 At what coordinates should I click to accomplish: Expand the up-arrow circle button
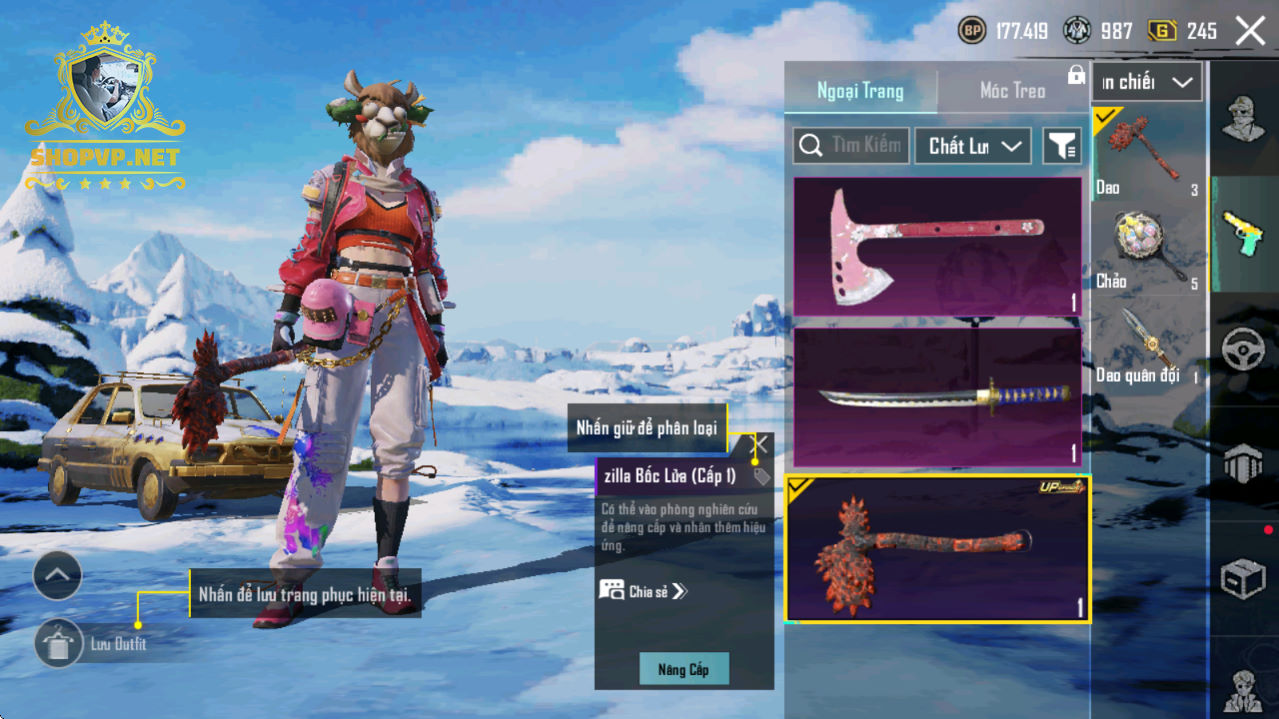[57, 575]
